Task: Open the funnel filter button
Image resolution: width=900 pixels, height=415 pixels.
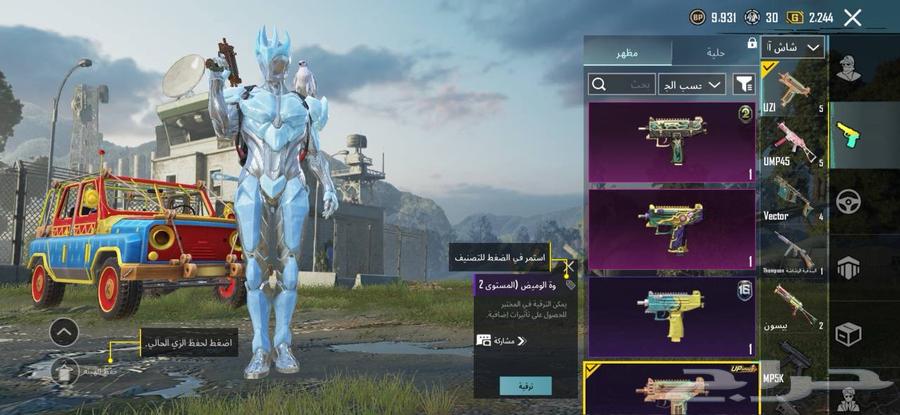Action: (744, 85)
